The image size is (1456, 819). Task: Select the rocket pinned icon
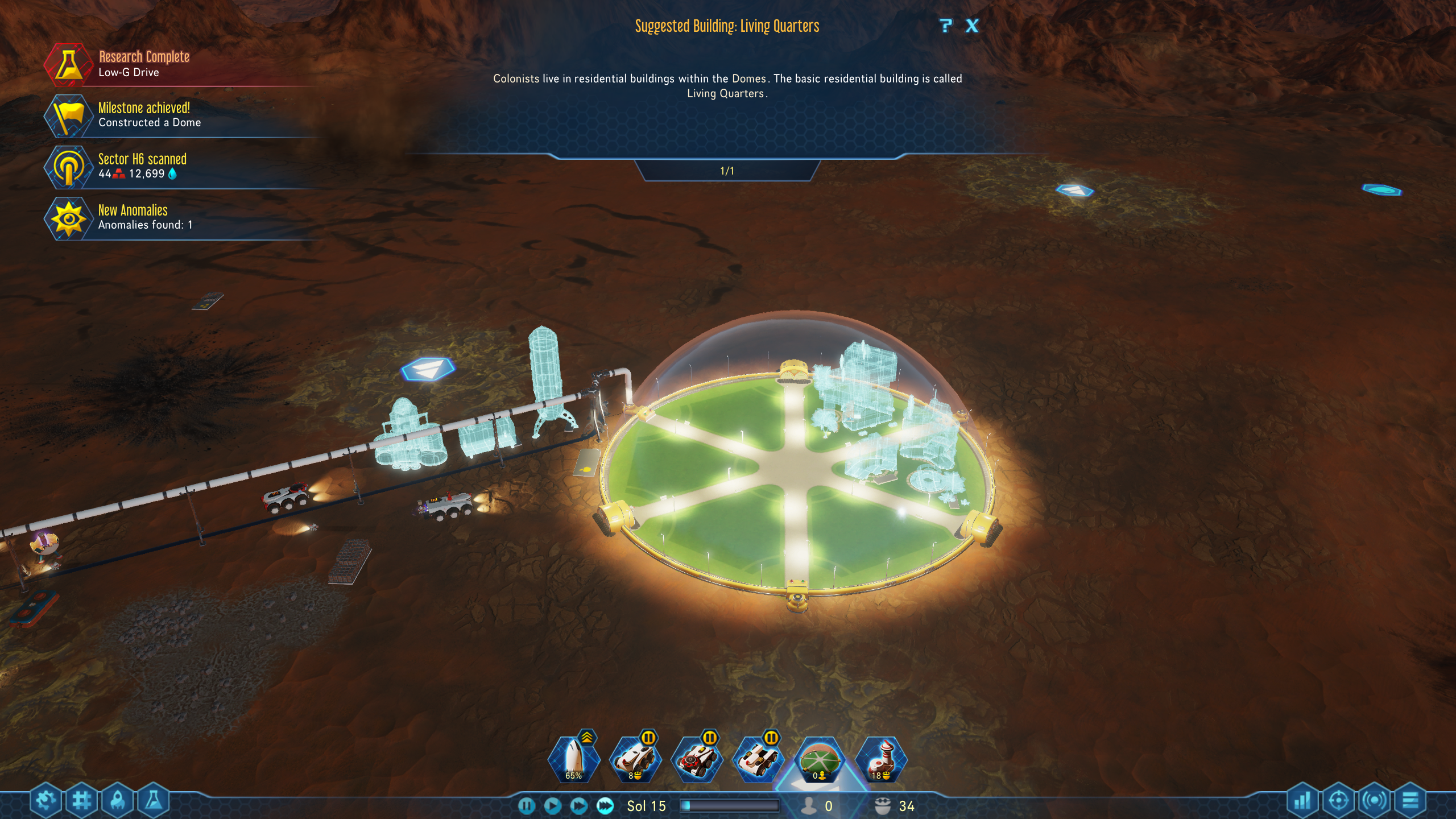tap(573, 759)
